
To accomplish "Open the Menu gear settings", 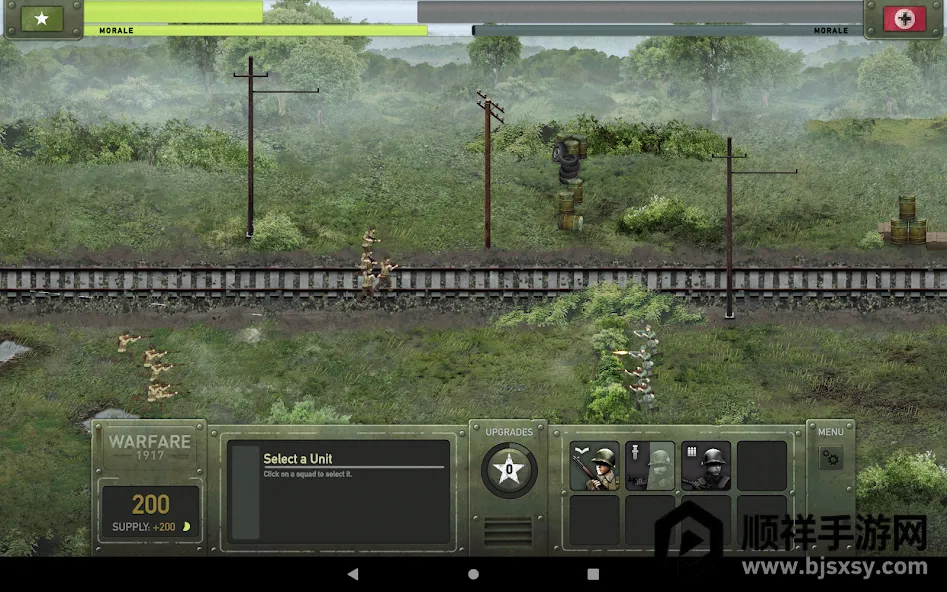I will pos(831,458).
